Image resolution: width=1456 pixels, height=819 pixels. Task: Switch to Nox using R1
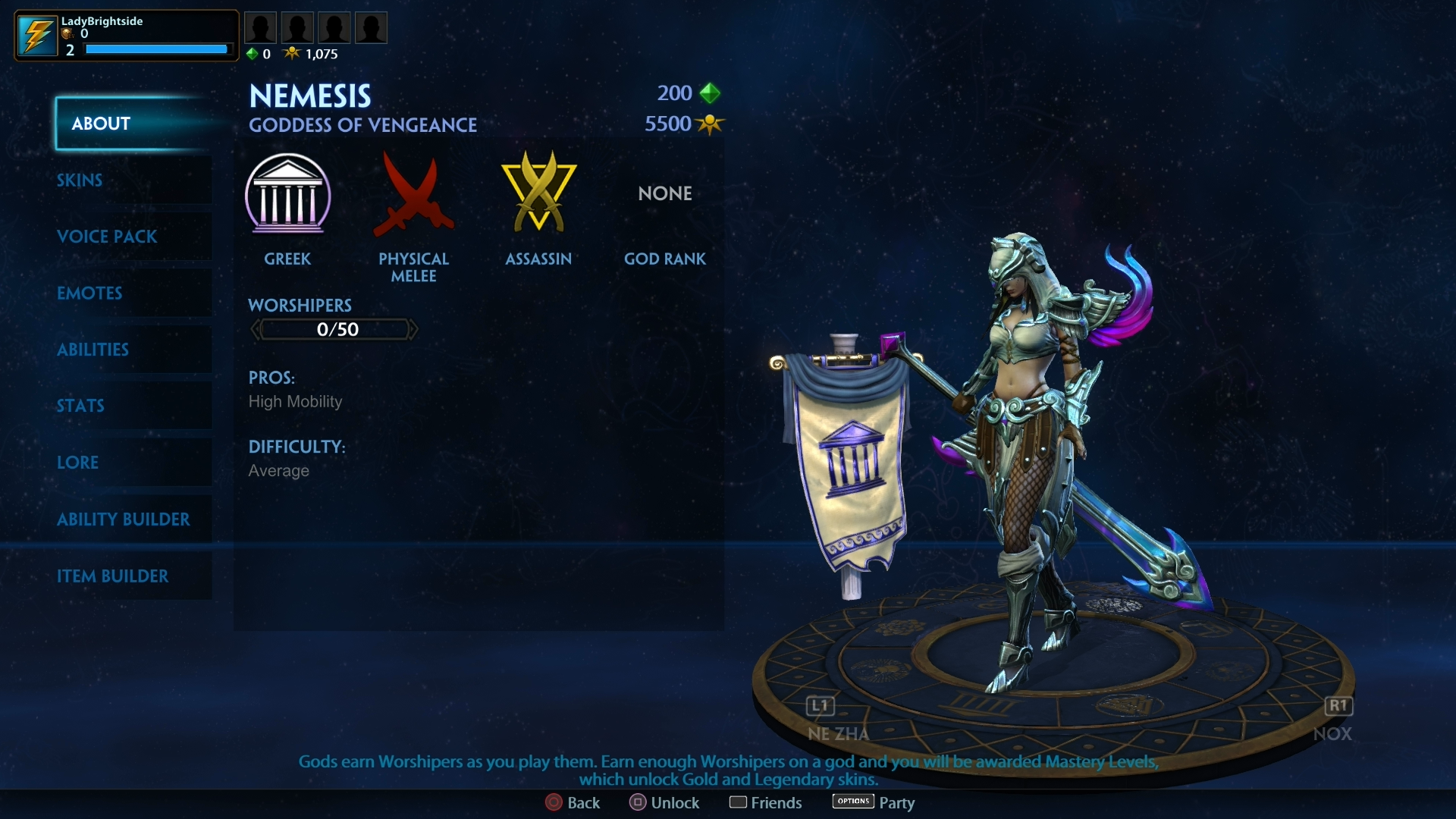[1339, 706]
